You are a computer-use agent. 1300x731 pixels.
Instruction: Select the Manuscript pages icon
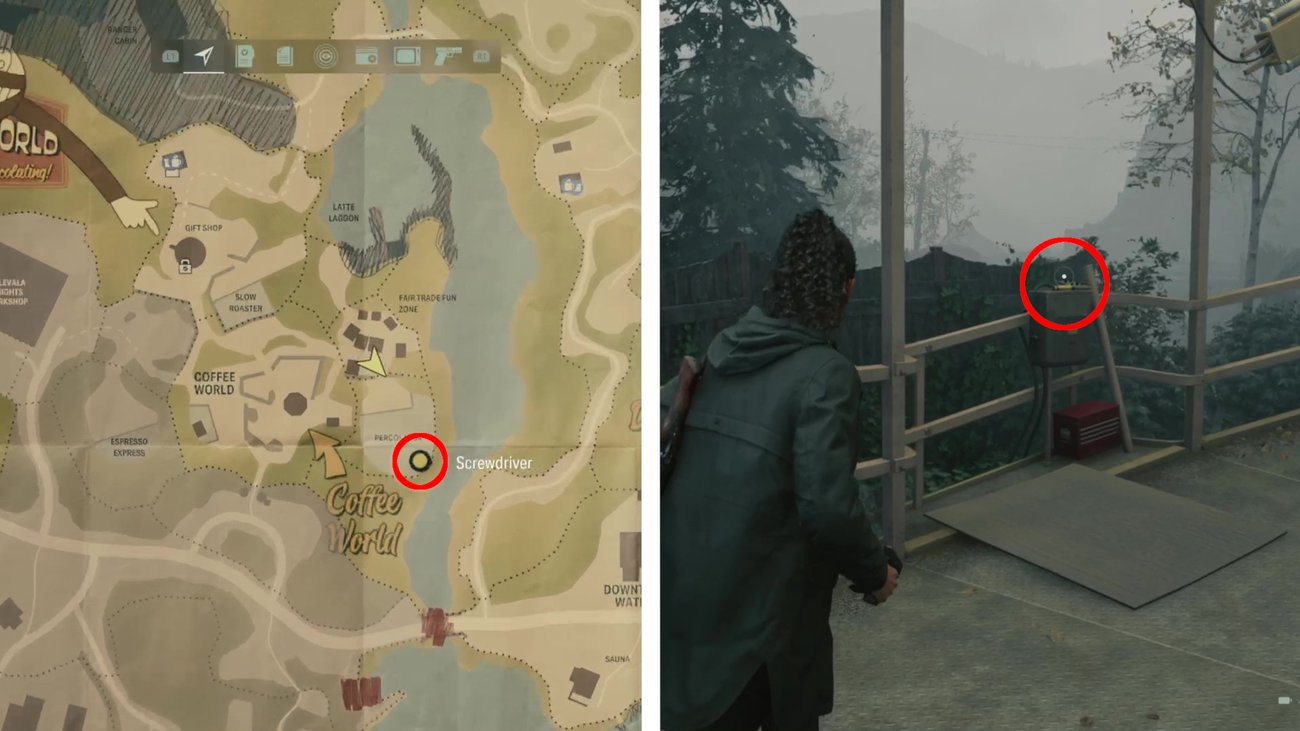pyautogui.click(x=283, y=57)
